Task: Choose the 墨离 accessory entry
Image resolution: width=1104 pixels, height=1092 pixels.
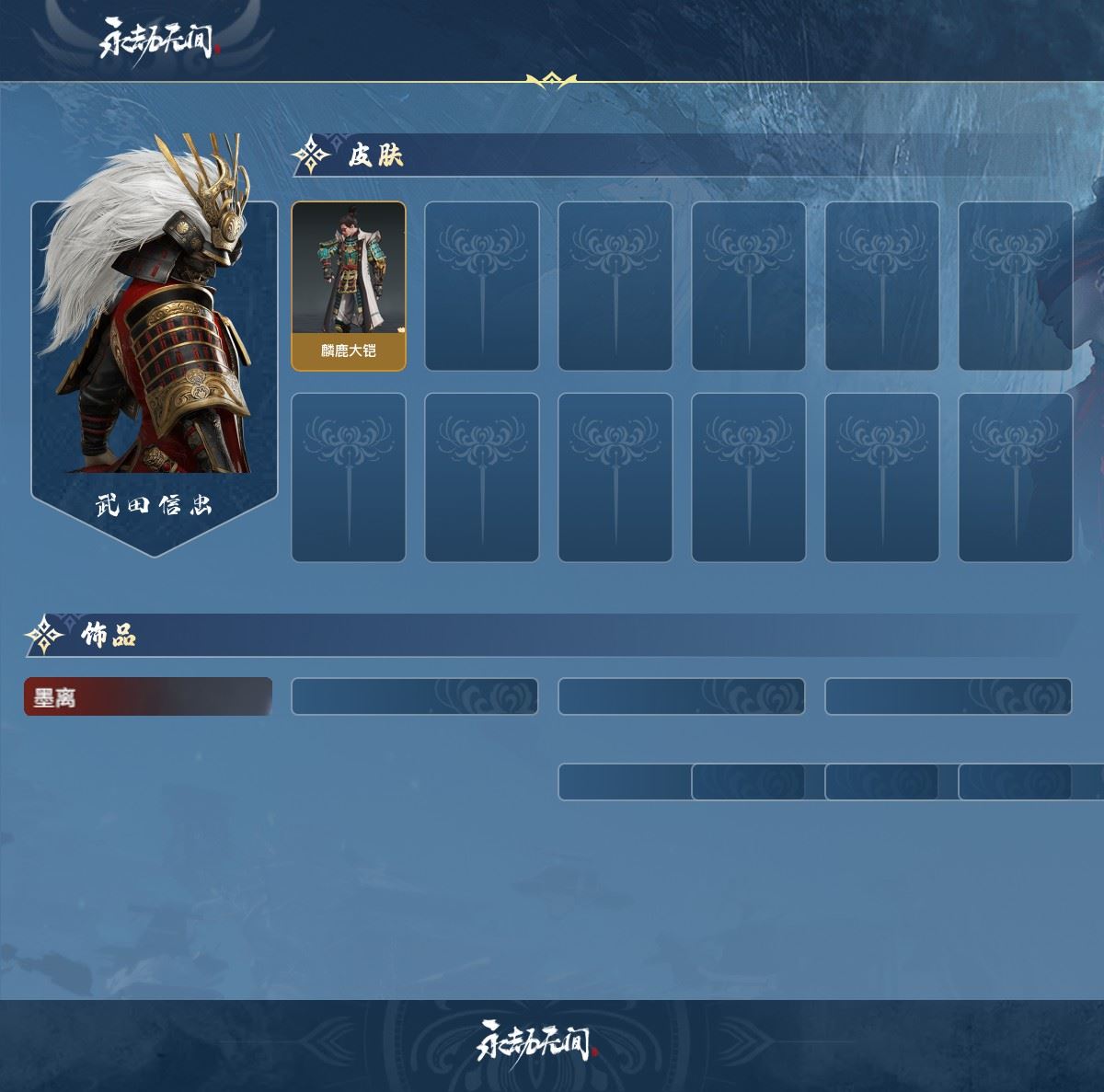Action: [x=148, y=696]
